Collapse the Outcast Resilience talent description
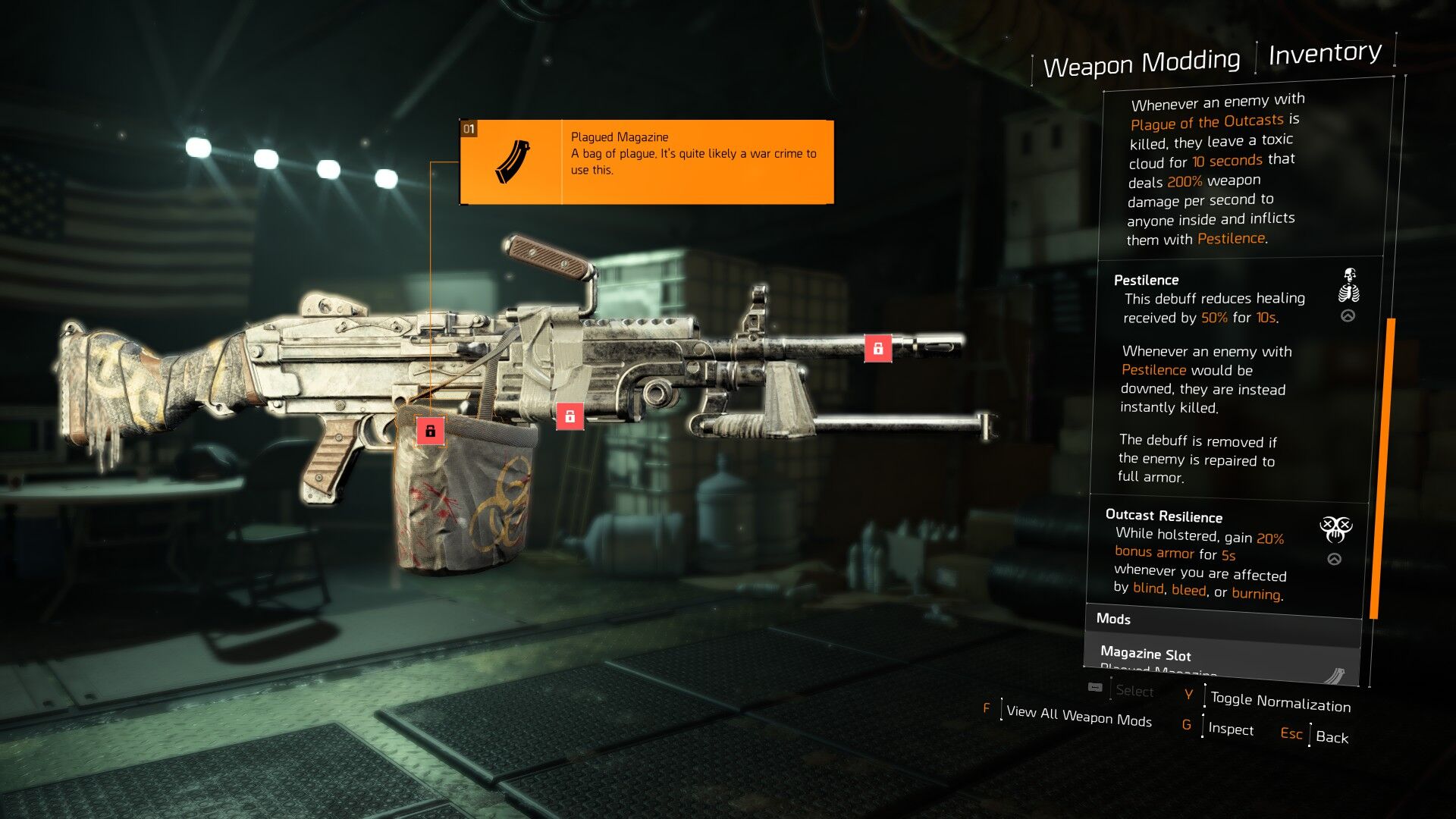The width and height of the screenshot is (1456, 819). click(x=1334, y=560)
